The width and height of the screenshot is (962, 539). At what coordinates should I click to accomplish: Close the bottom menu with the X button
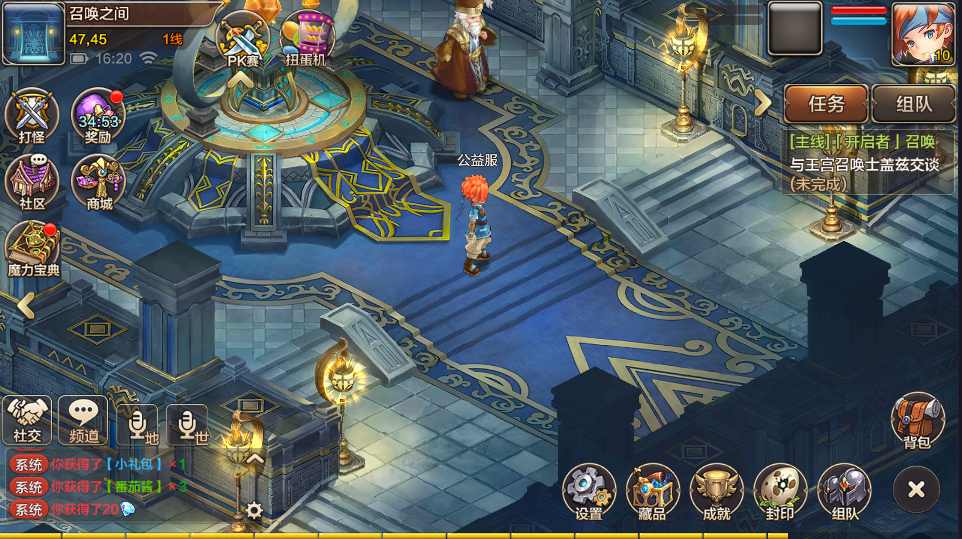[916, 489]
